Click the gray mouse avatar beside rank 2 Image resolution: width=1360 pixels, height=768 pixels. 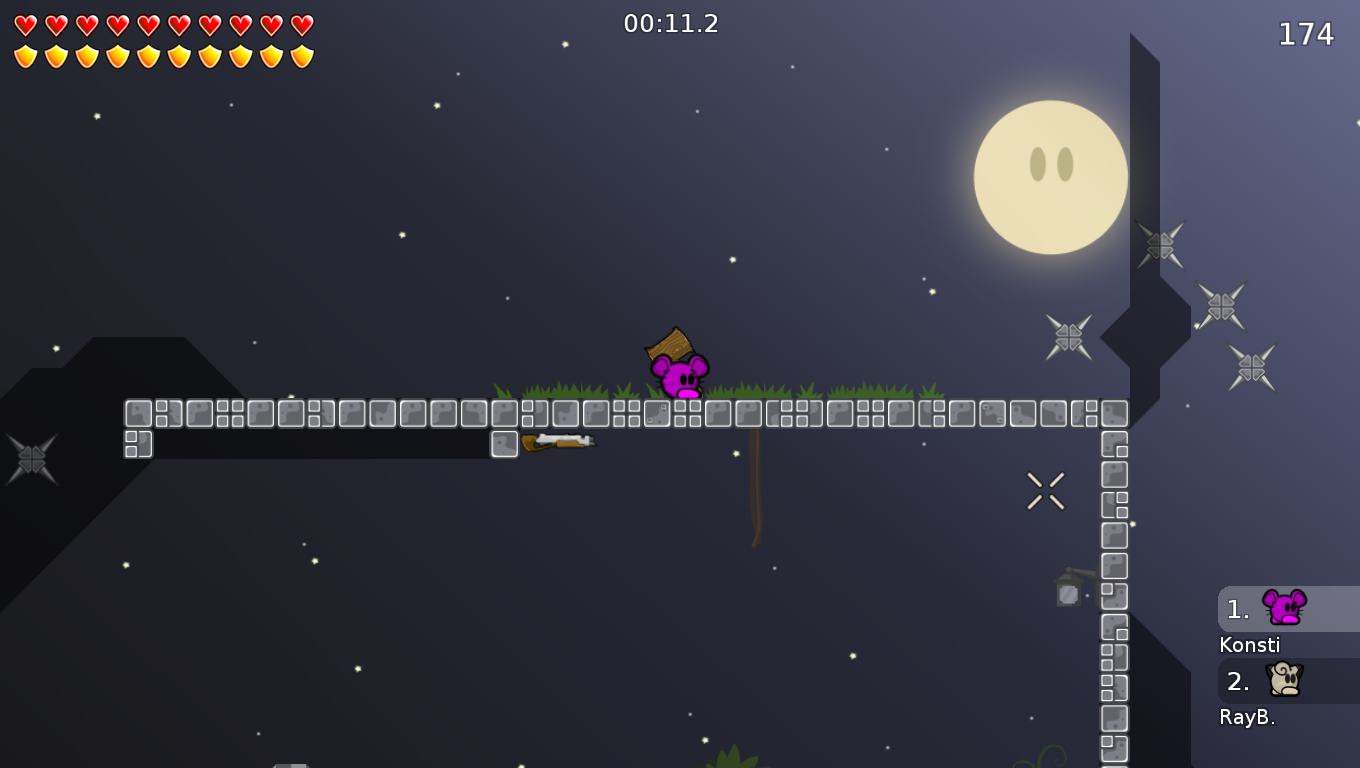point(1285,681)
